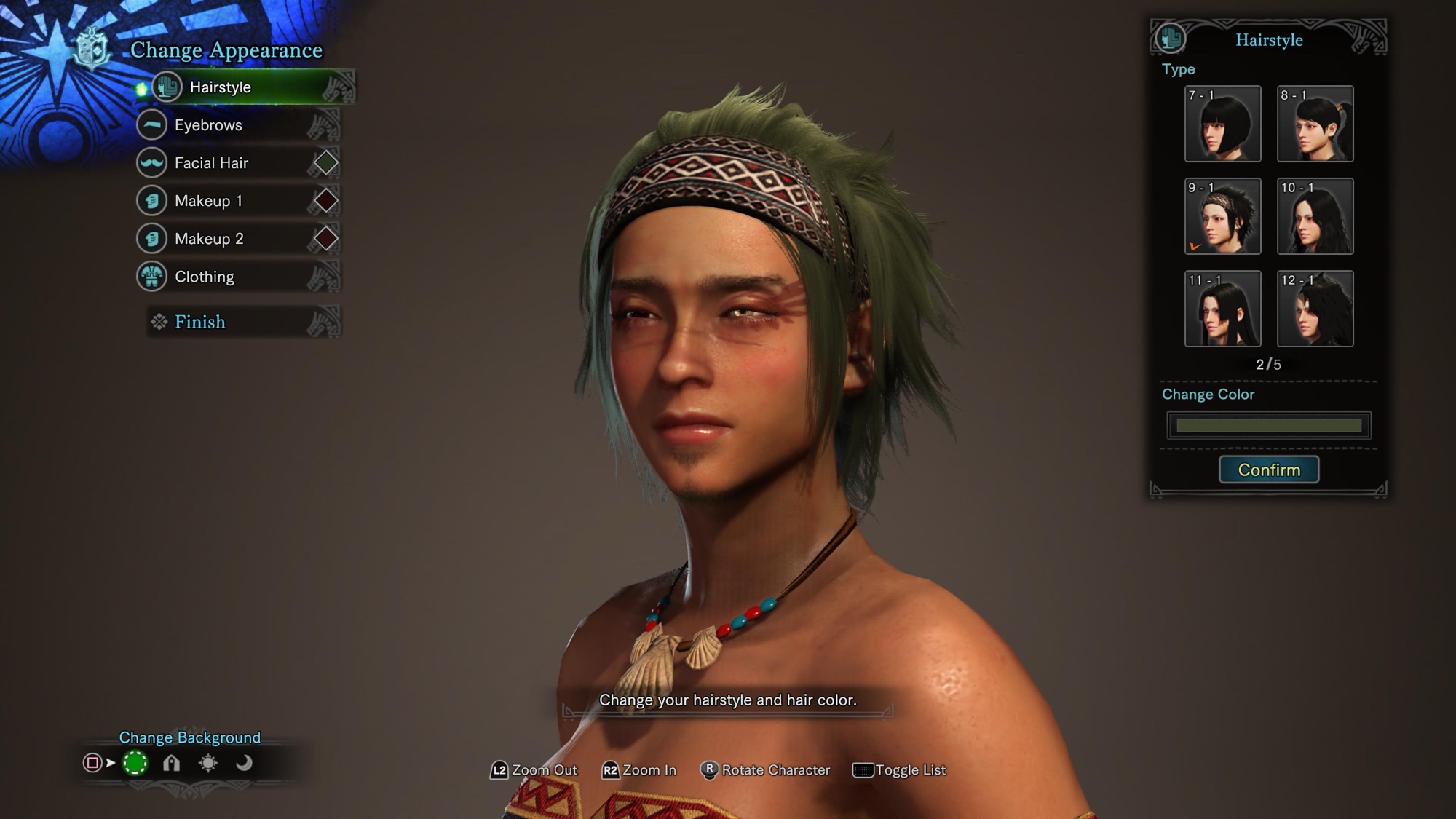Switch background to the house icon
The height and width of the screenshot is (819, 1456).
coord(171,763)
